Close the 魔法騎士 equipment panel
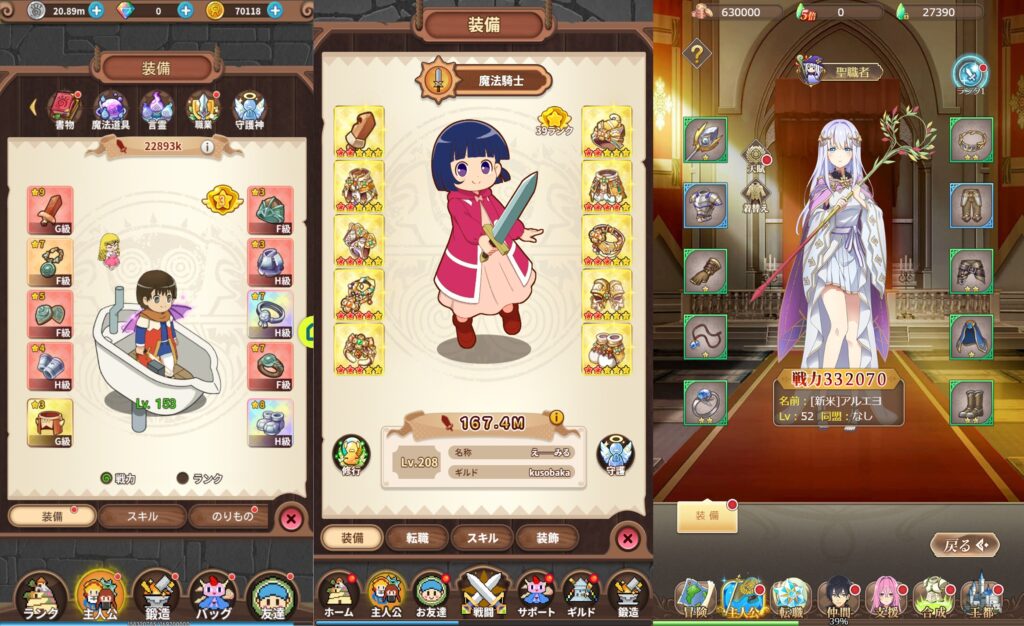The width and height of the screenshot is (1024, 626). point(627,538)
